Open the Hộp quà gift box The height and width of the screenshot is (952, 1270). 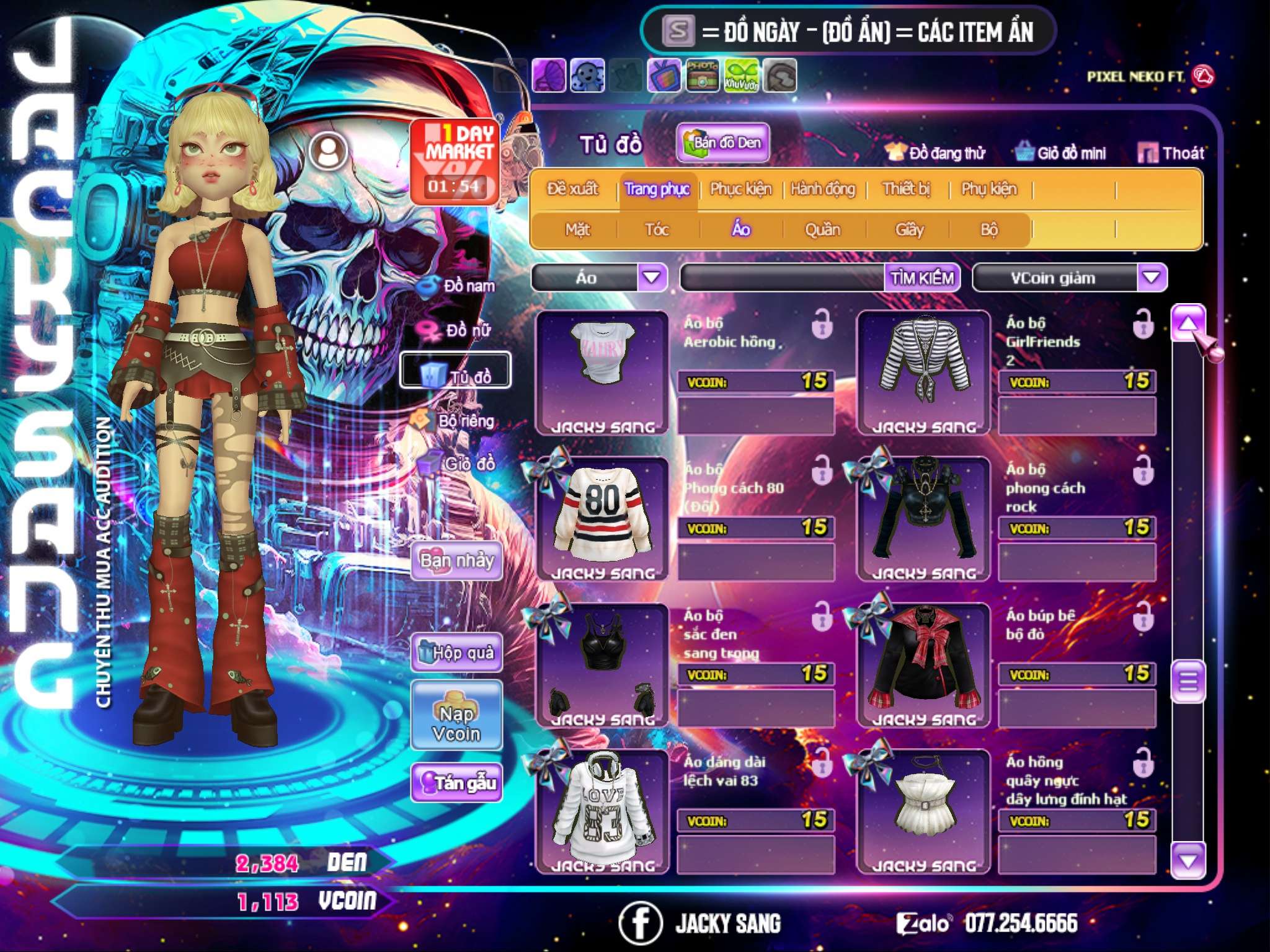point(456,653)
